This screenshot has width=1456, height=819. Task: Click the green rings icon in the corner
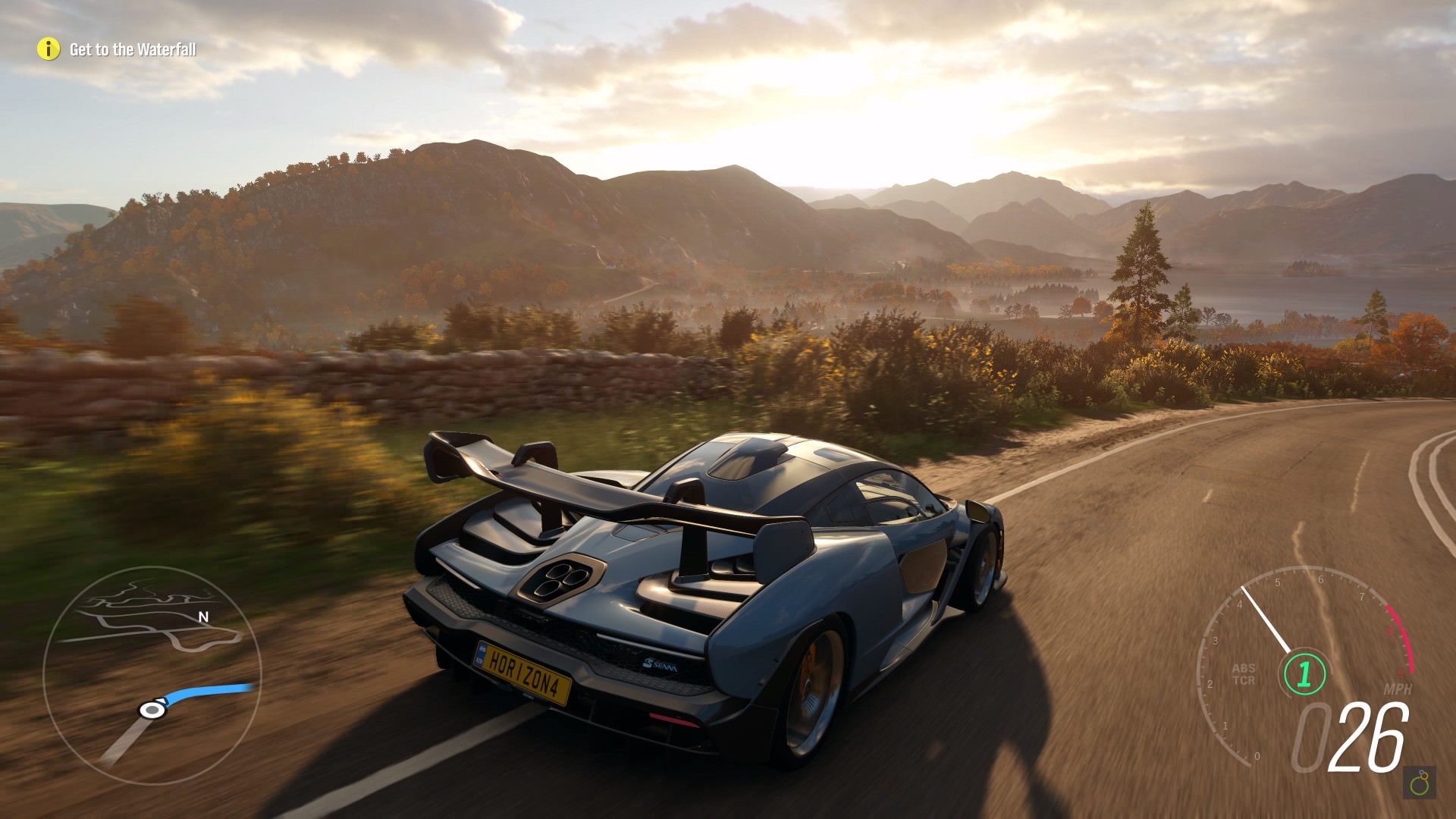pos(1420,783)
